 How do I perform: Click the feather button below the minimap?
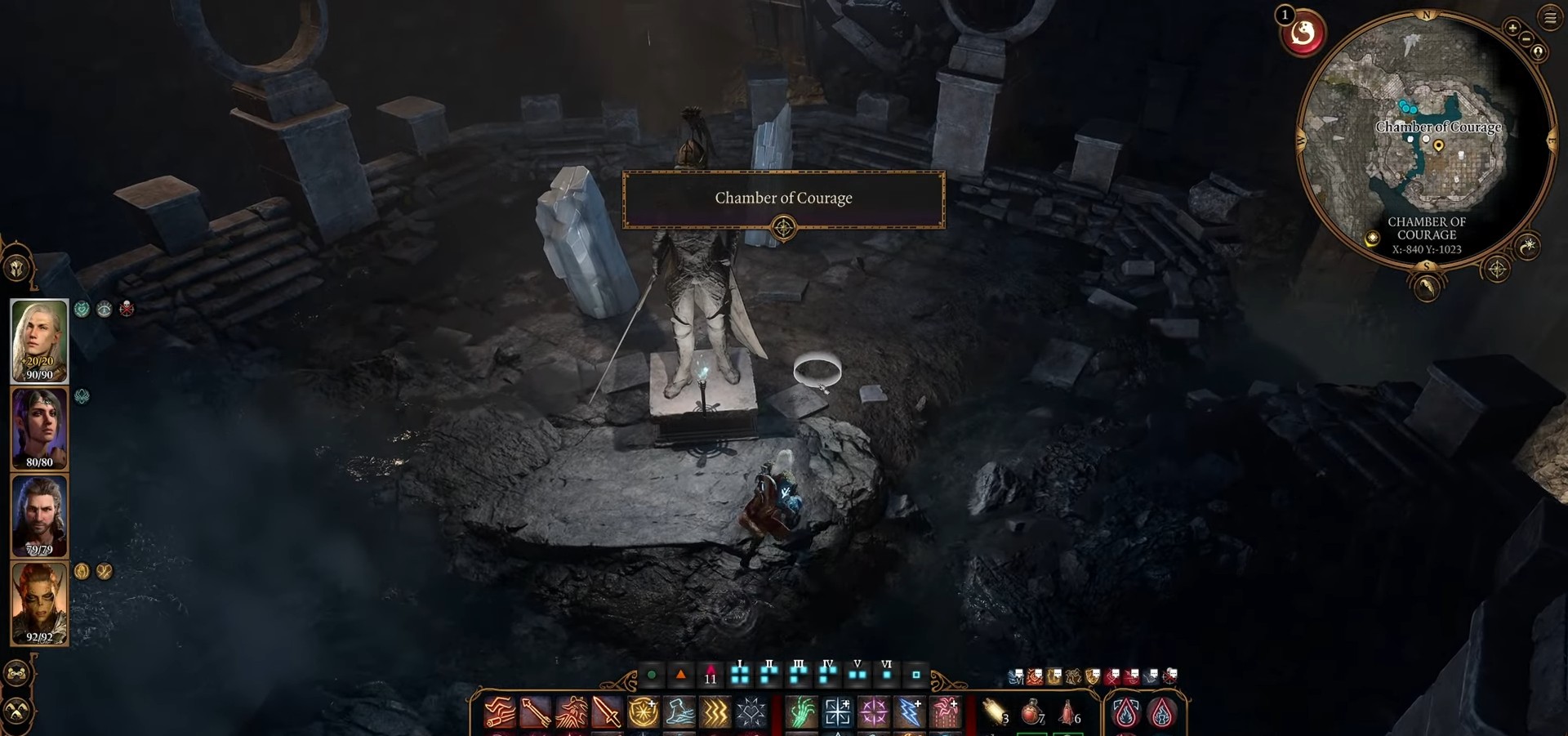[1426, 286]
